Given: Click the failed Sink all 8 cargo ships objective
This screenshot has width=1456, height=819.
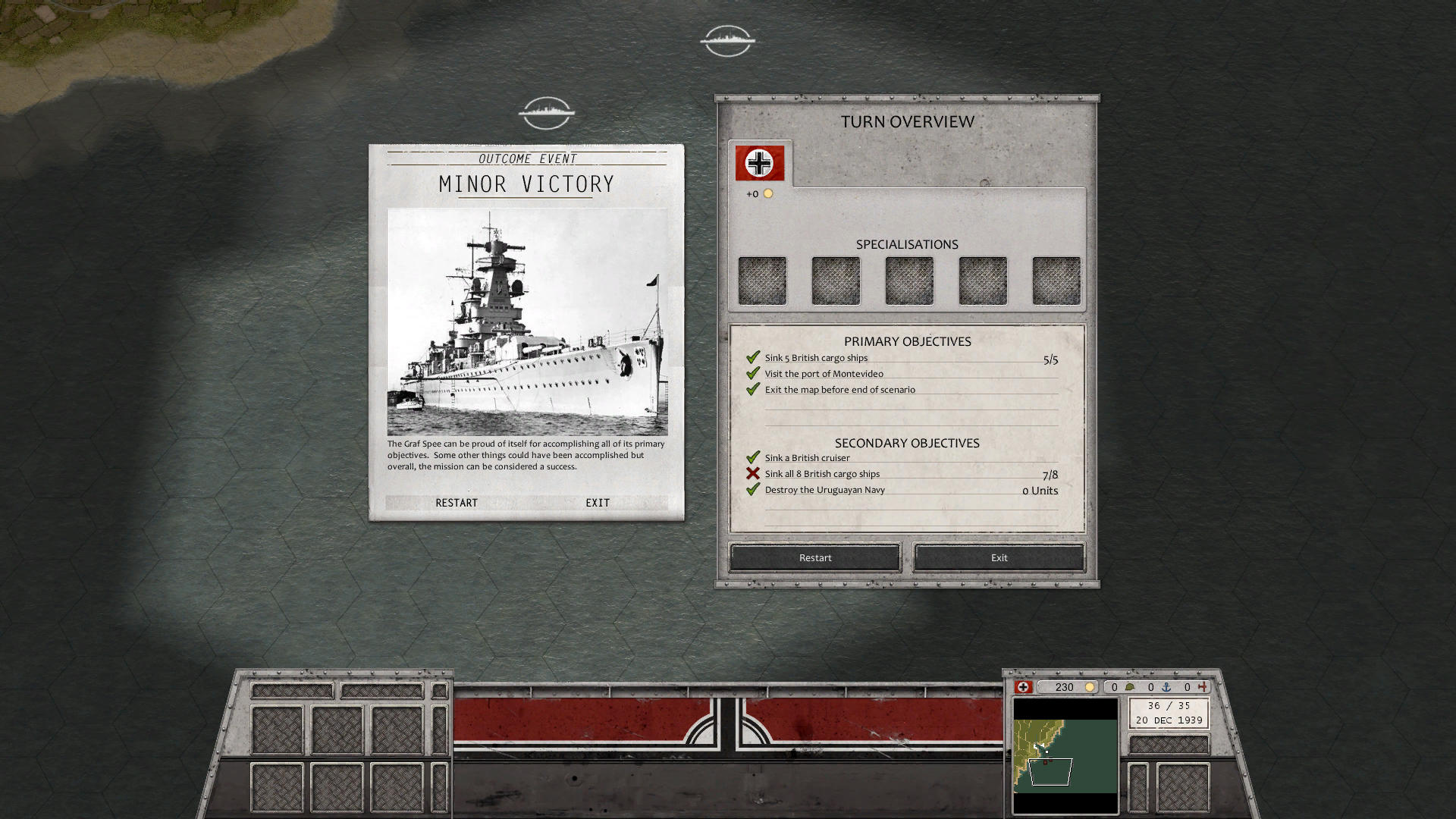Looking at the screenshot, I should pos(822,474).
